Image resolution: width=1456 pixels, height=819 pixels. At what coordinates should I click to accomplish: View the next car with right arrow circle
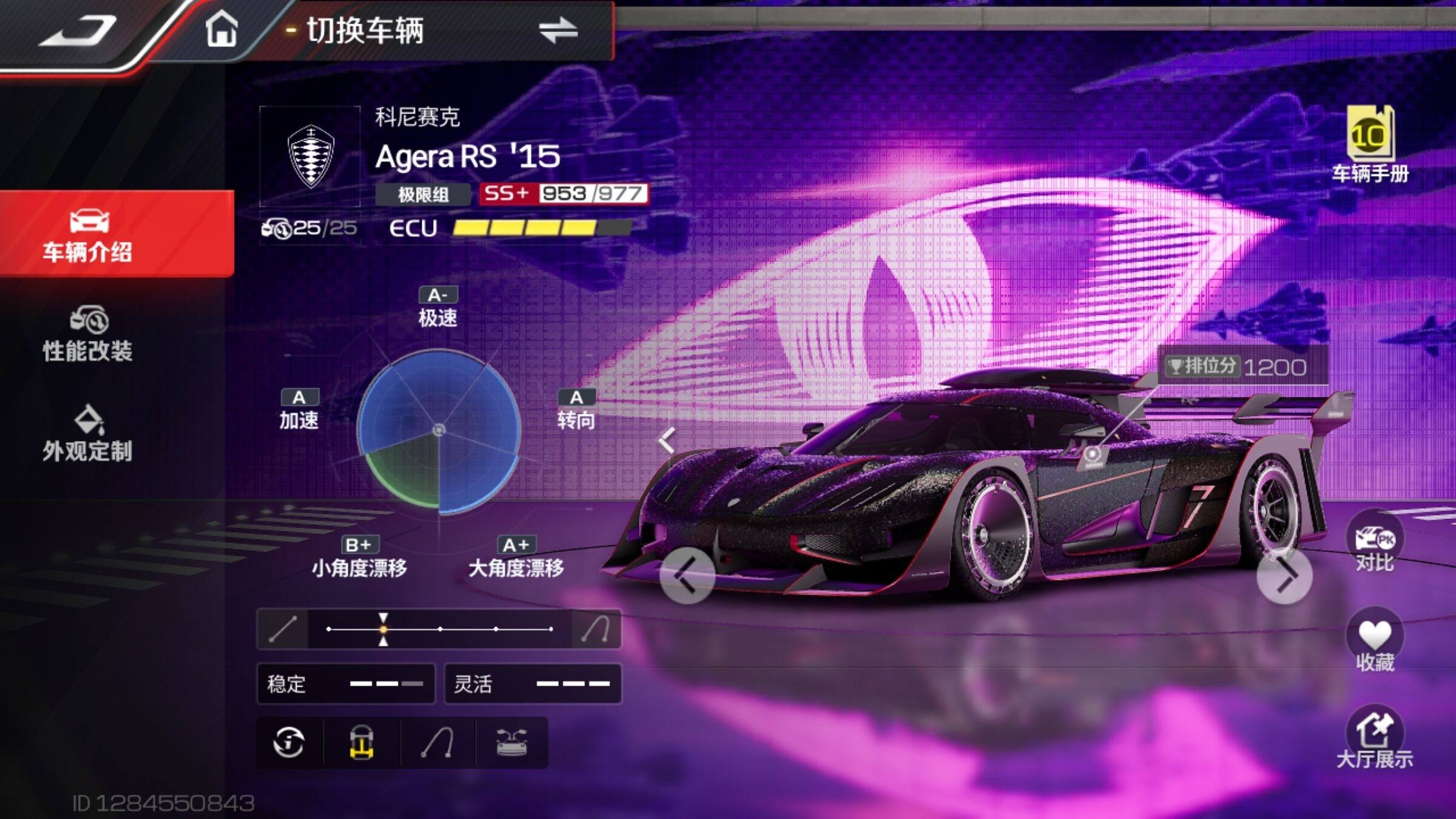pyautogui.click(x=1285, y=575)
